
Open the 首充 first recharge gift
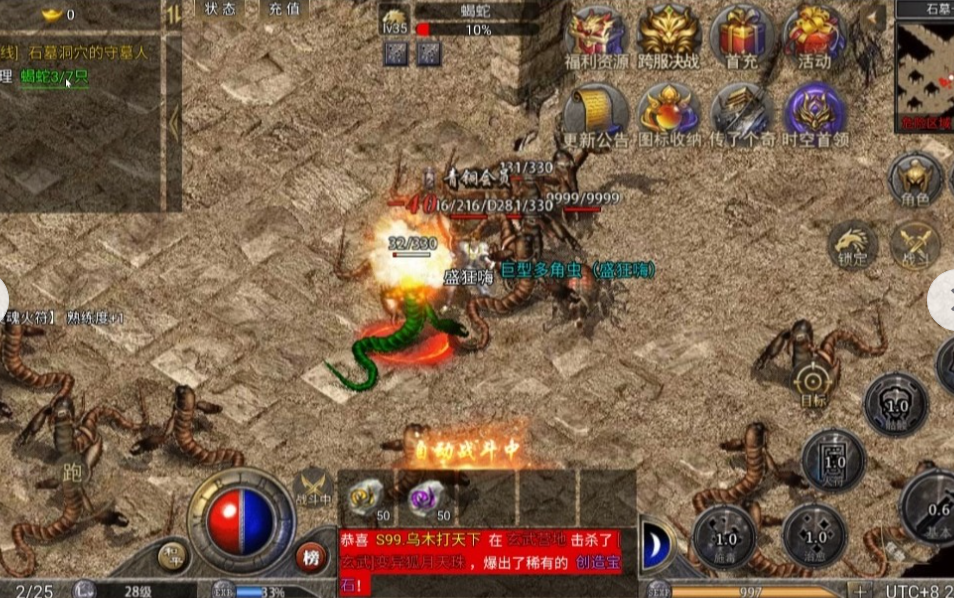742,37
